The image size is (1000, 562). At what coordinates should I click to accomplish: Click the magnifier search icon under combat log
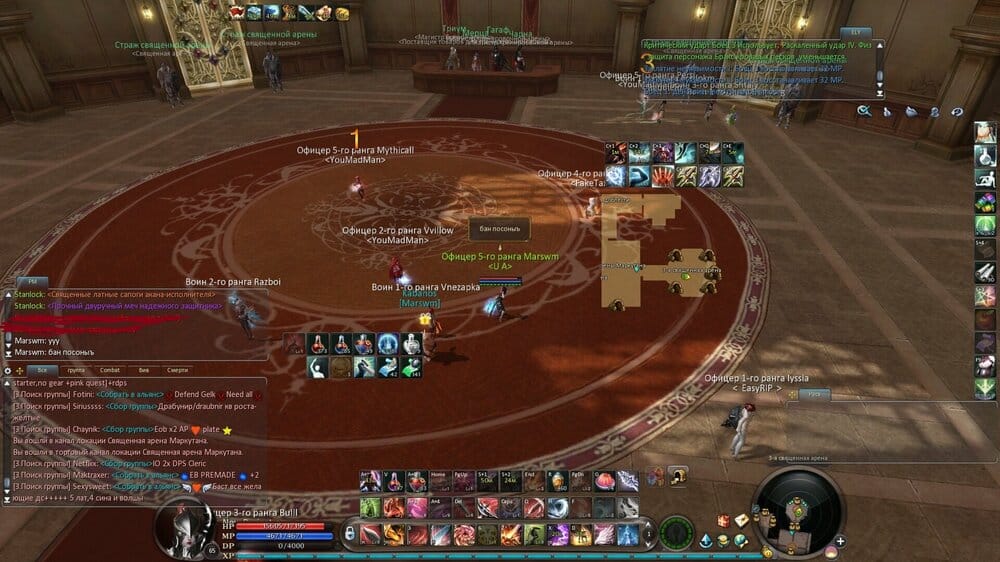tap(863, 111)
